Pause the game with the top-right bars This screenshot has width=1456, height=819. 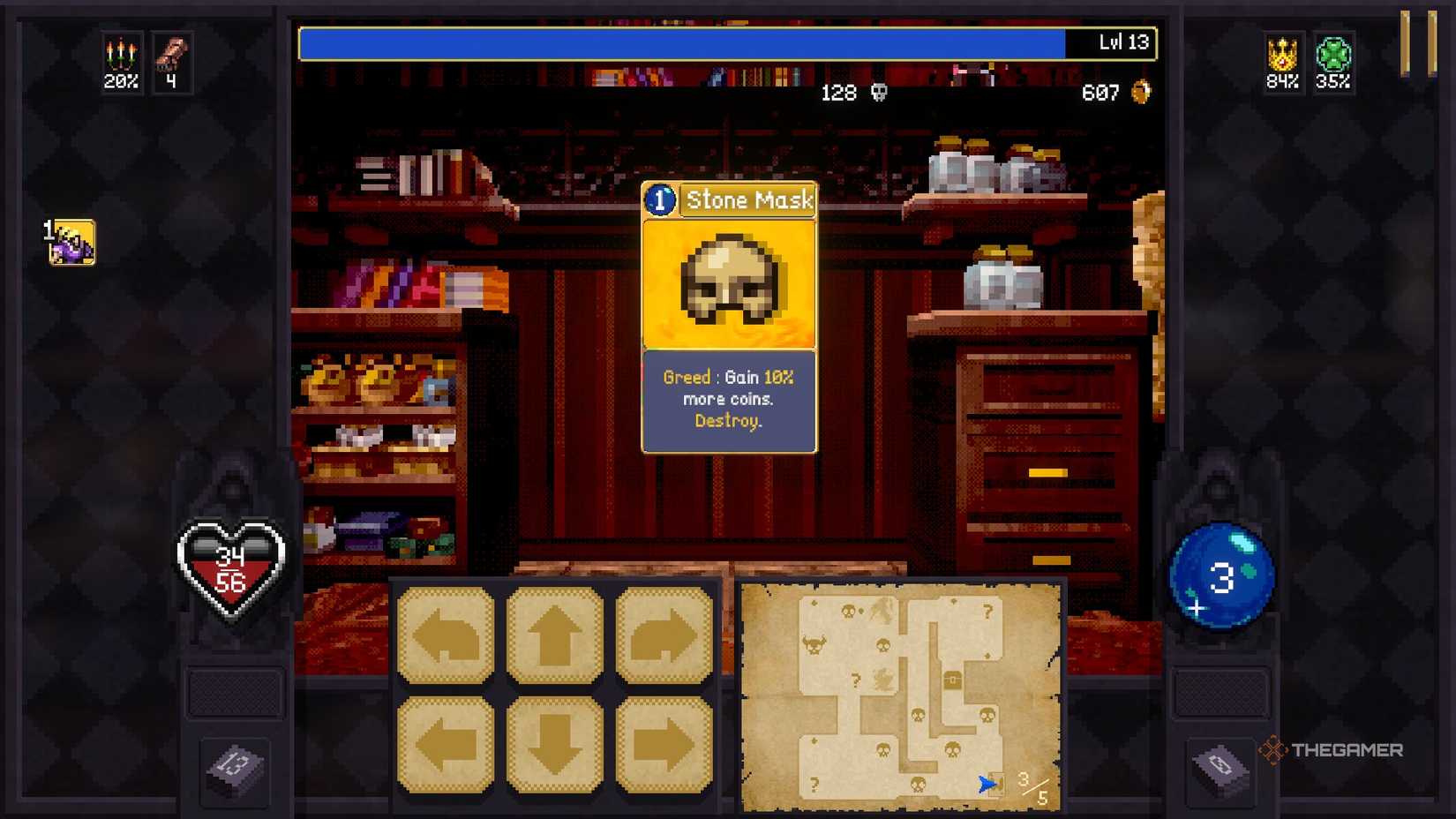1421,41
